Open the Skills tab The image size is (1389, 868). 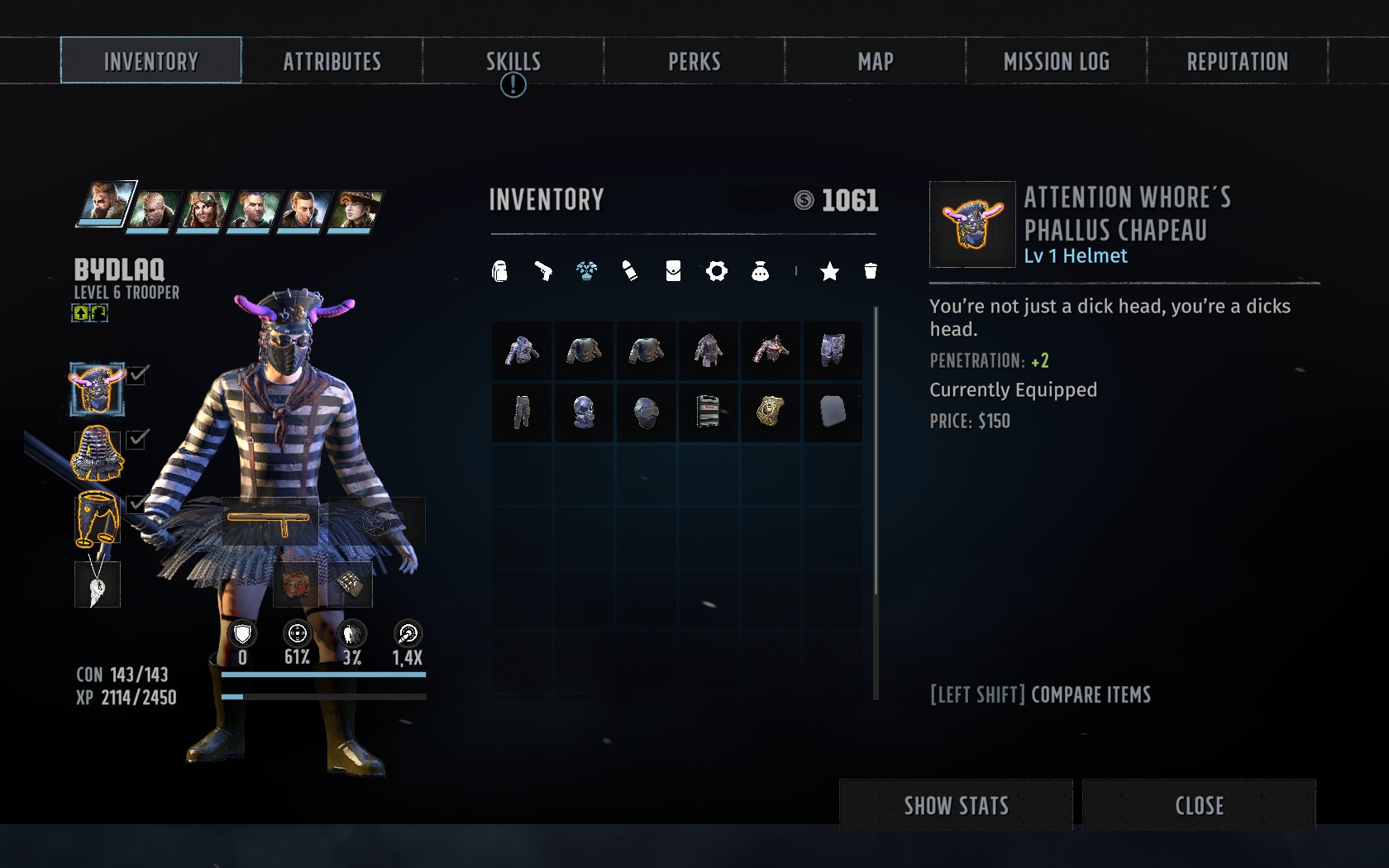(513, 61)
